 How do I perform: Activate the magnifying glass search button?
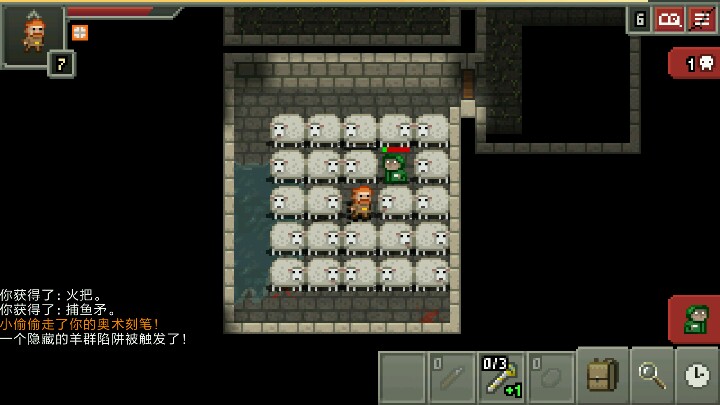pos(651,376)
